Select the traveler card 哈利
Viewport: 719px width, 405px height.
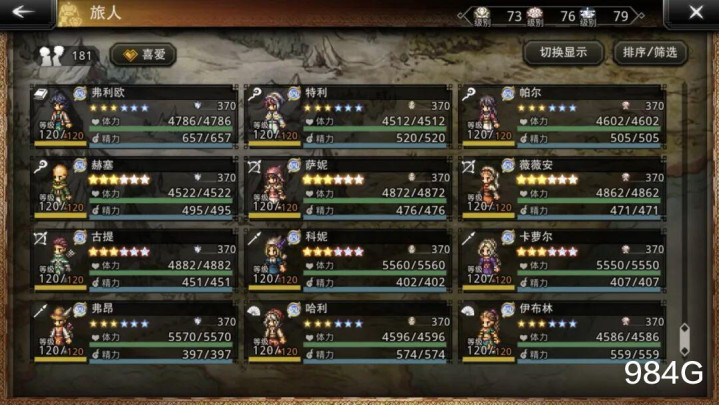[x=352, y=331]
